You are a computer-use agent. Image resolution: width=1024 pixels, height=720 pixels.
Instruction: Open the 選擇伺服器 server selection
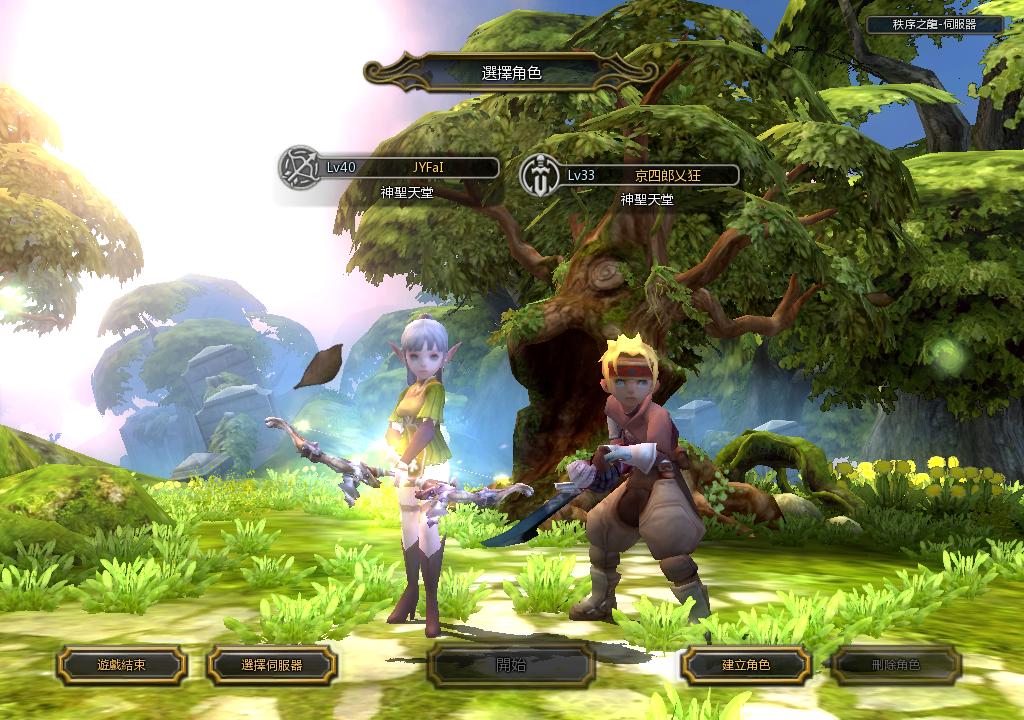(x=271, y=664)
